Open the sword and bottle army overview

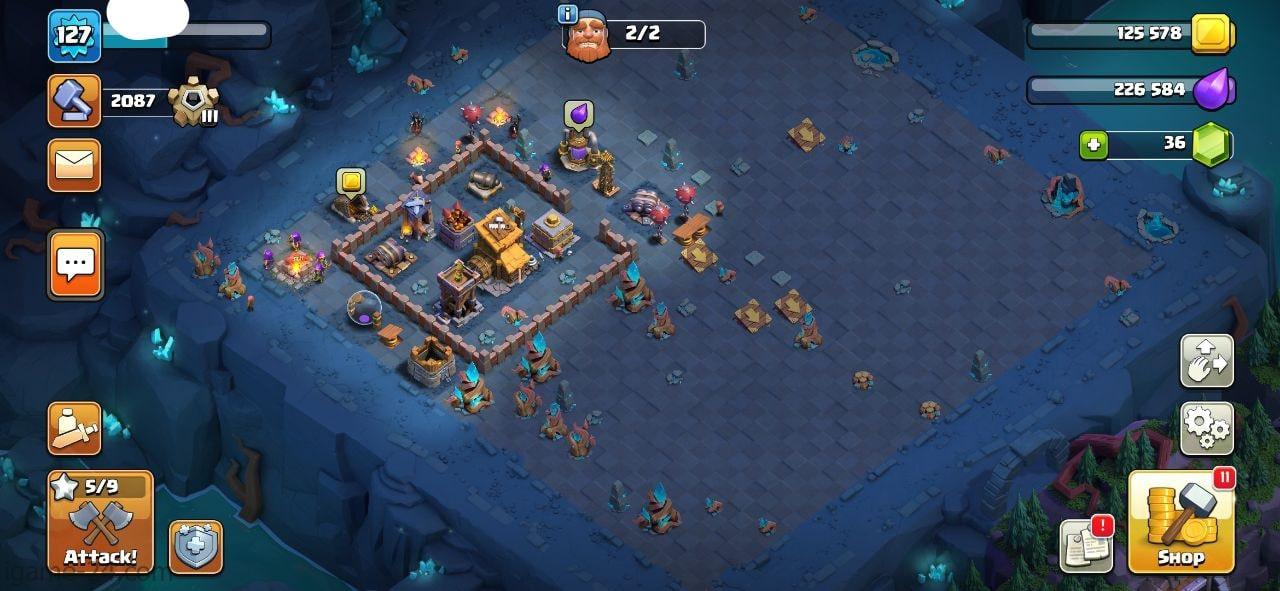pos(74,428)
